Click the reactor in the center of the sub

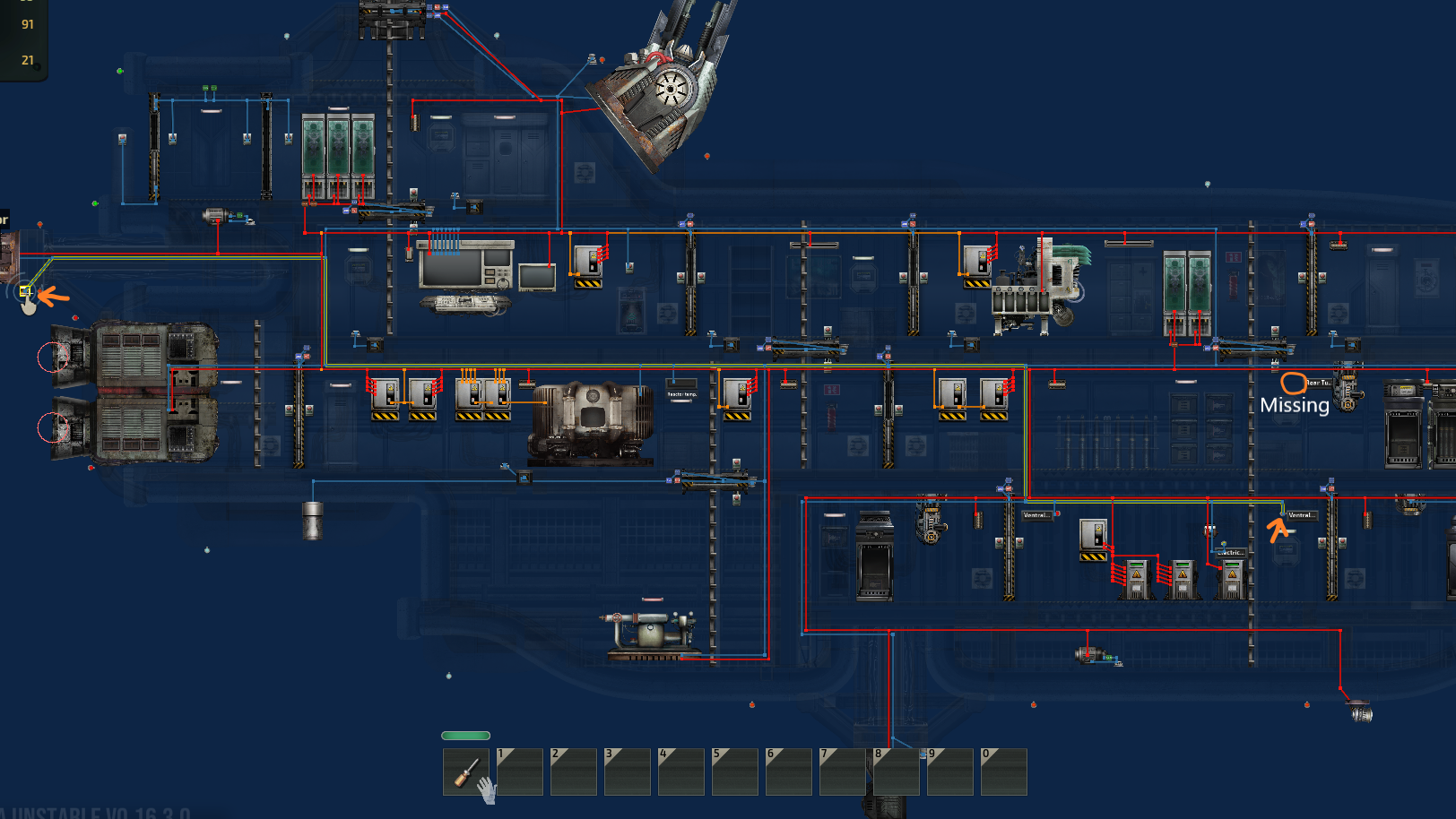tap(592, 417)
